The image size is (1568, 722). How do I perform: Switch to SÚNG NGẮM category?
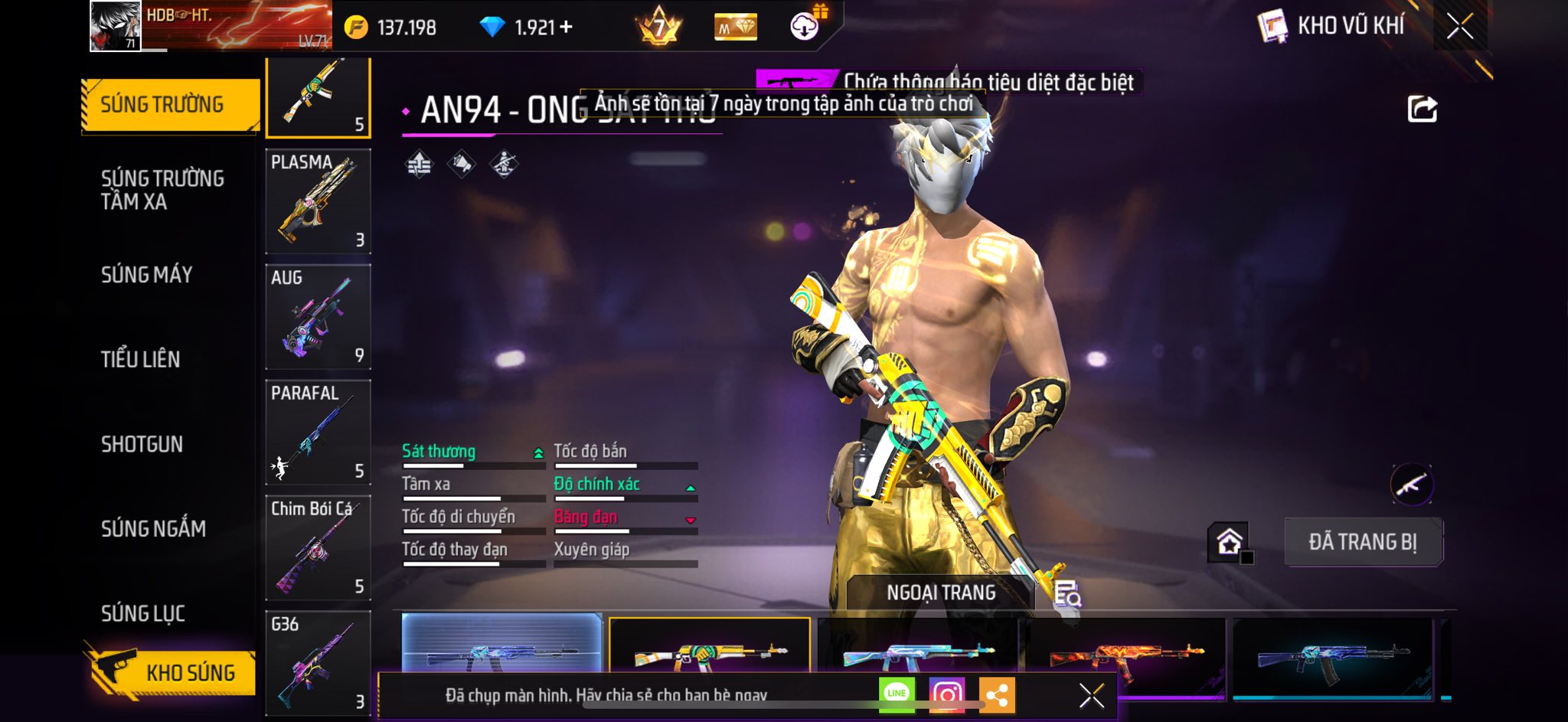point(153,528)
